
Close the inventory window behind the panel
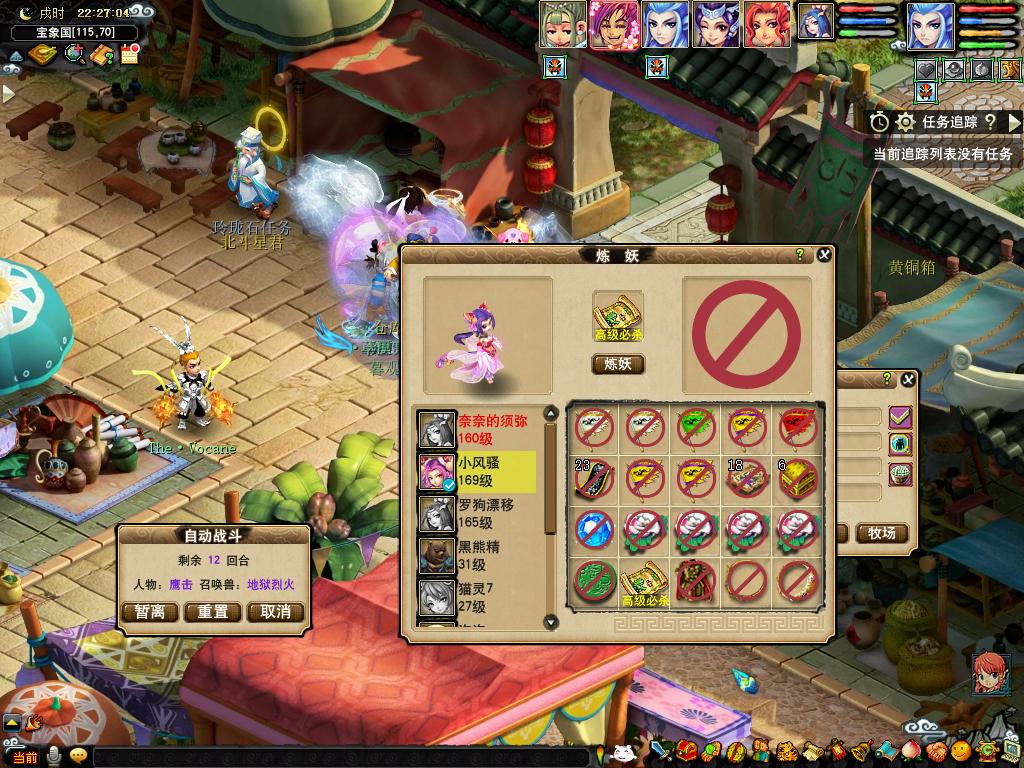907,380
